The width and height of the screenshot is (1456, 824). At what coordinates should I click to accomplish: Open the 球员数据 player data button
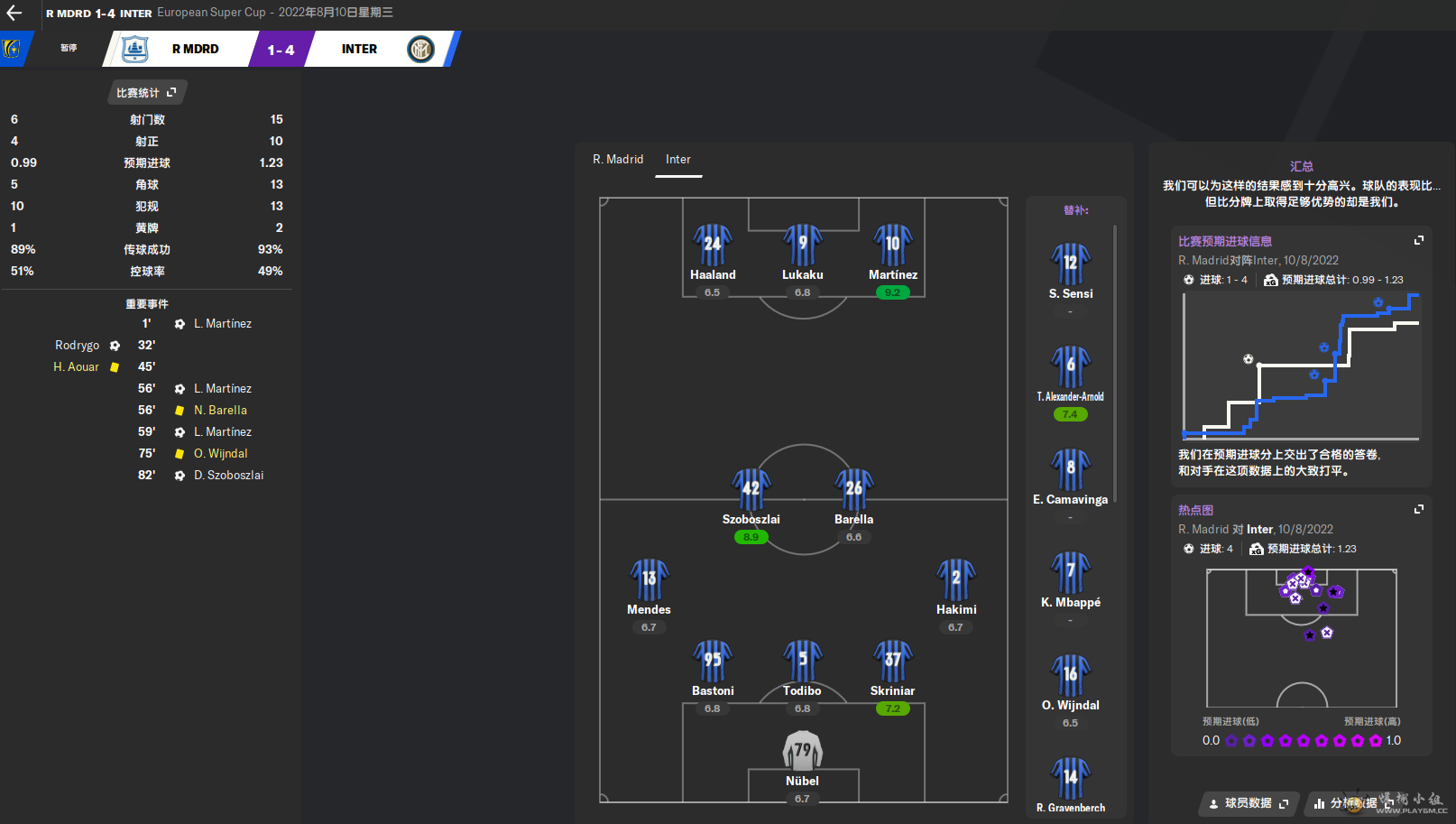pyautogui.click(x=1249, y=803)
